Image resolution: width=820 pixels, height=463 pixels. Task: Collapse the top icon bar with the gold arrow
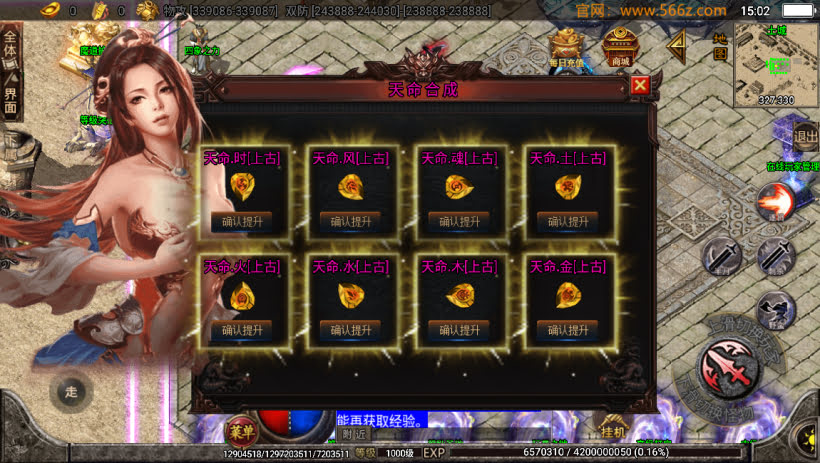(x=677, y=45)
